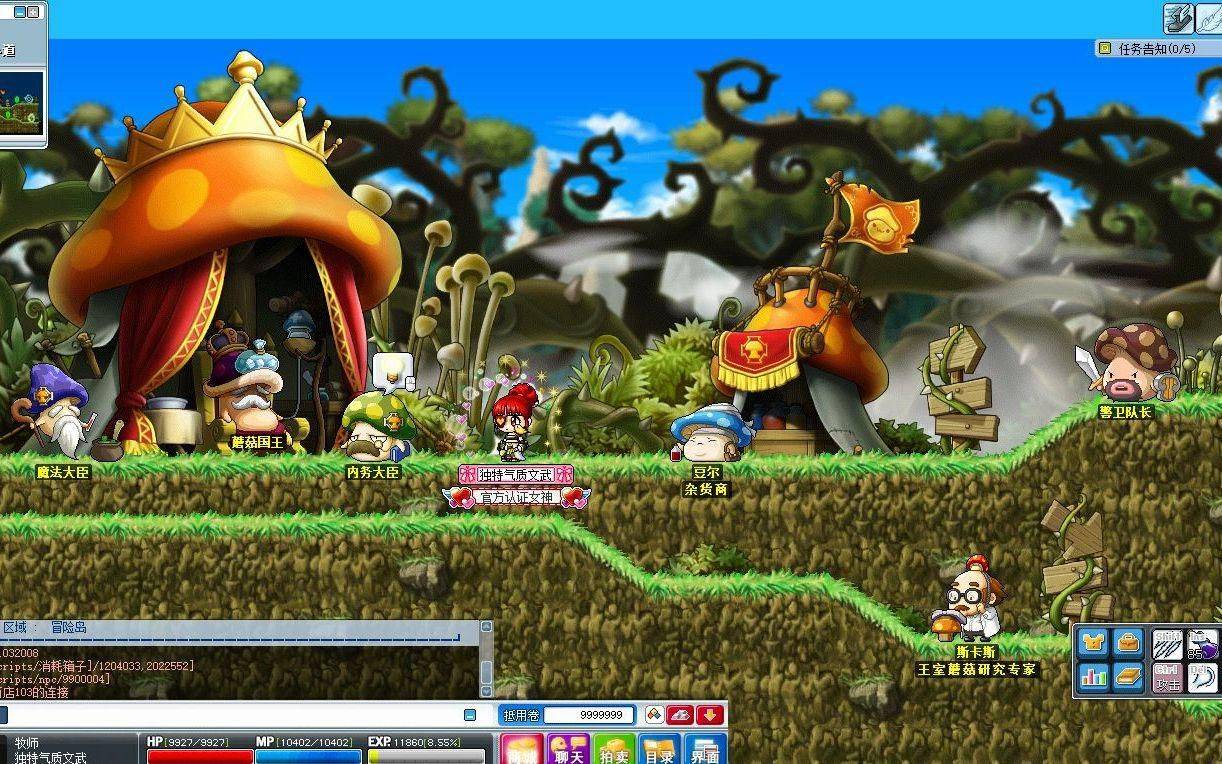Toggle the 任务告知 quest tracker
Screen dimensions: 1222x764
[1105, 48]
